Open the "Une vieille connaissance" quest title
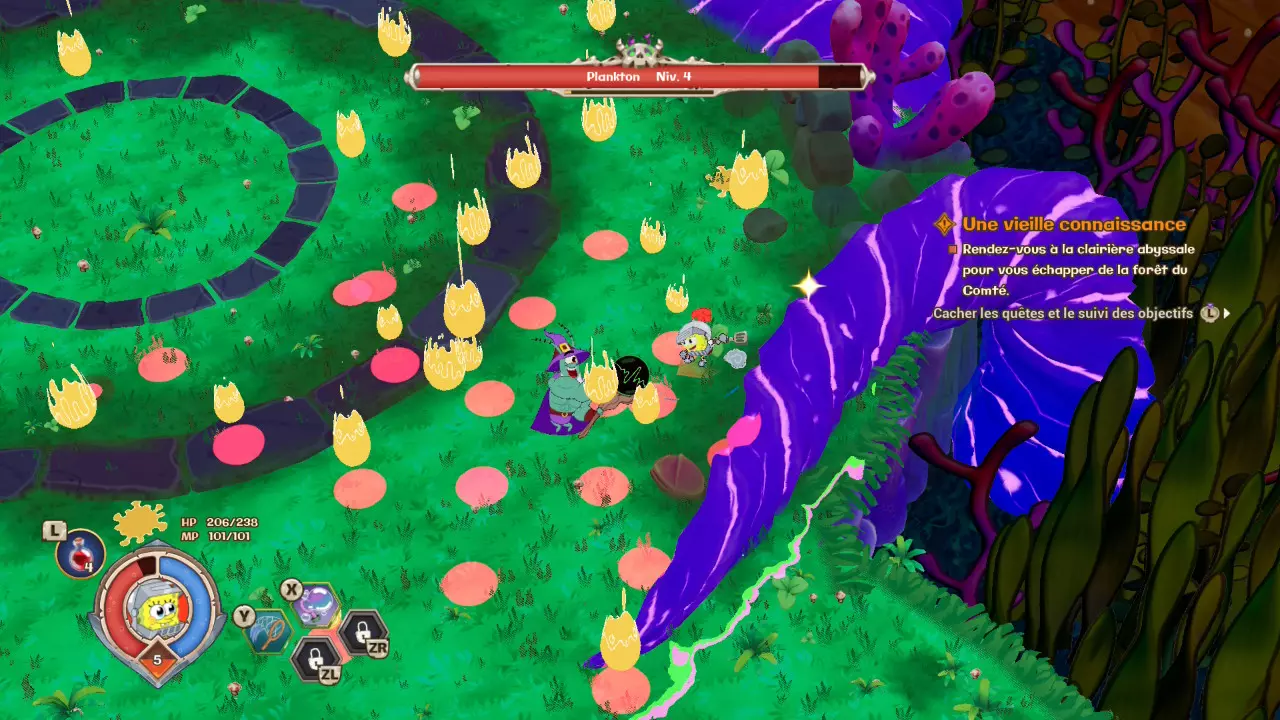 (x=1073, y=224)
